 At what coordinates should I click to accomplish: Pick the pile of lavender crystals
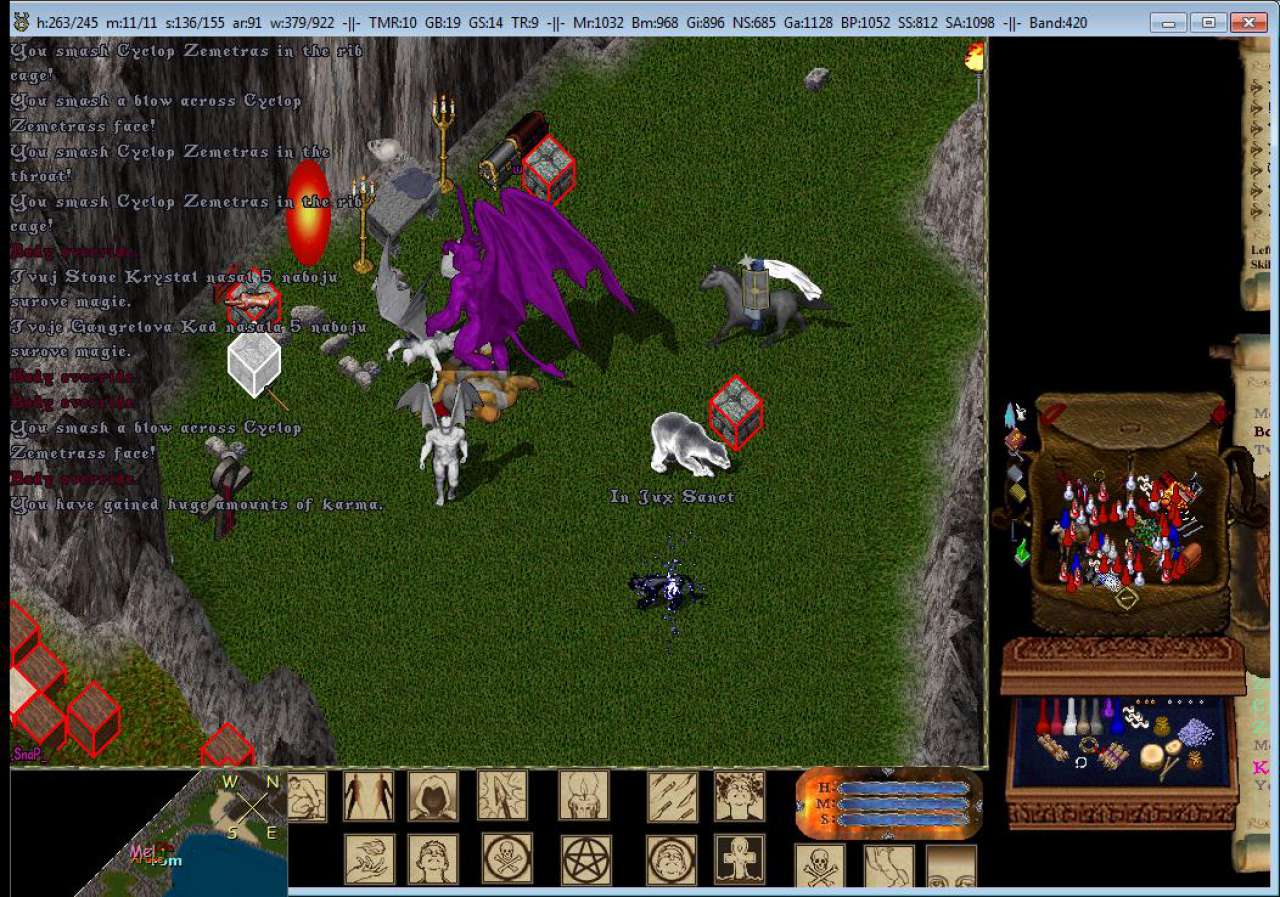click(x=1194, y=733)
